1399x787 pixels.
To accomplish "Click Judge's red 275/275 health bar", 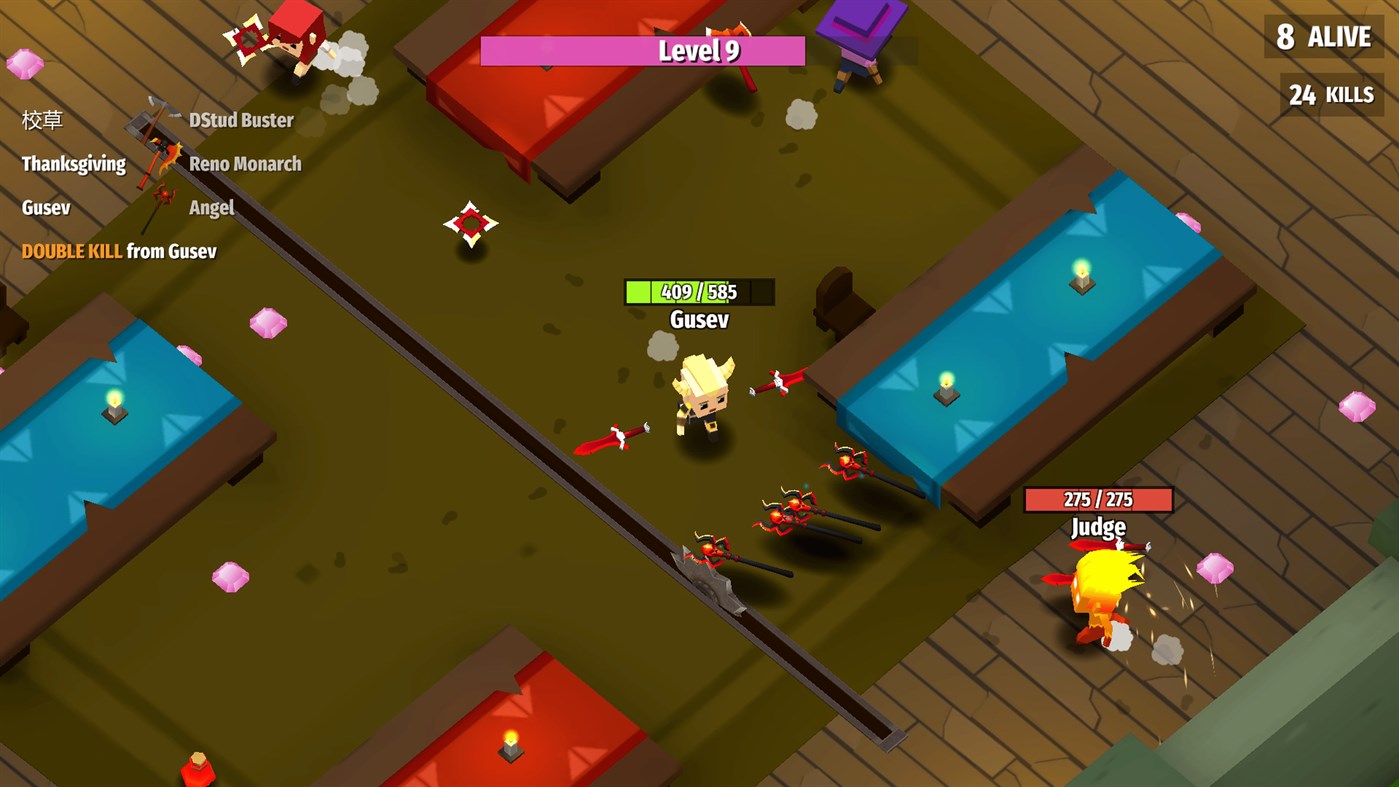I will (1097, 500).
